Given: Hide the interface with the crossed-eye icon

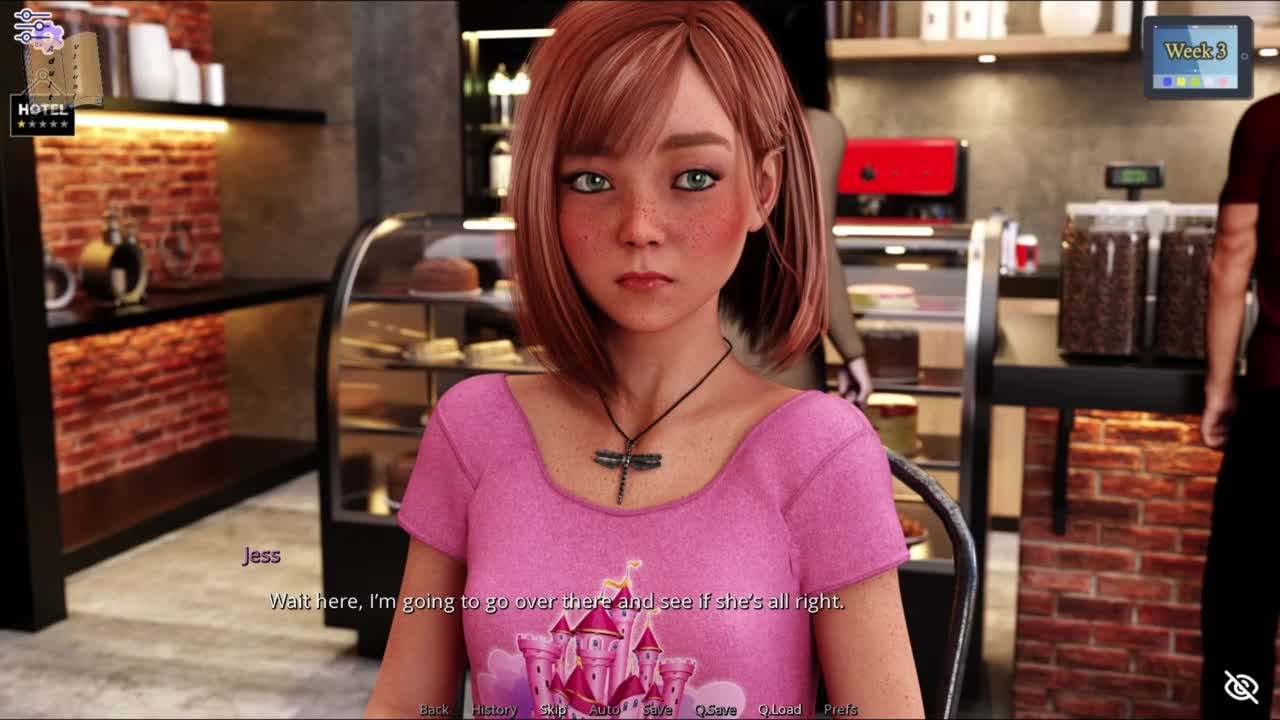Looking at the screenshot, I should (x=1241, y=686).
